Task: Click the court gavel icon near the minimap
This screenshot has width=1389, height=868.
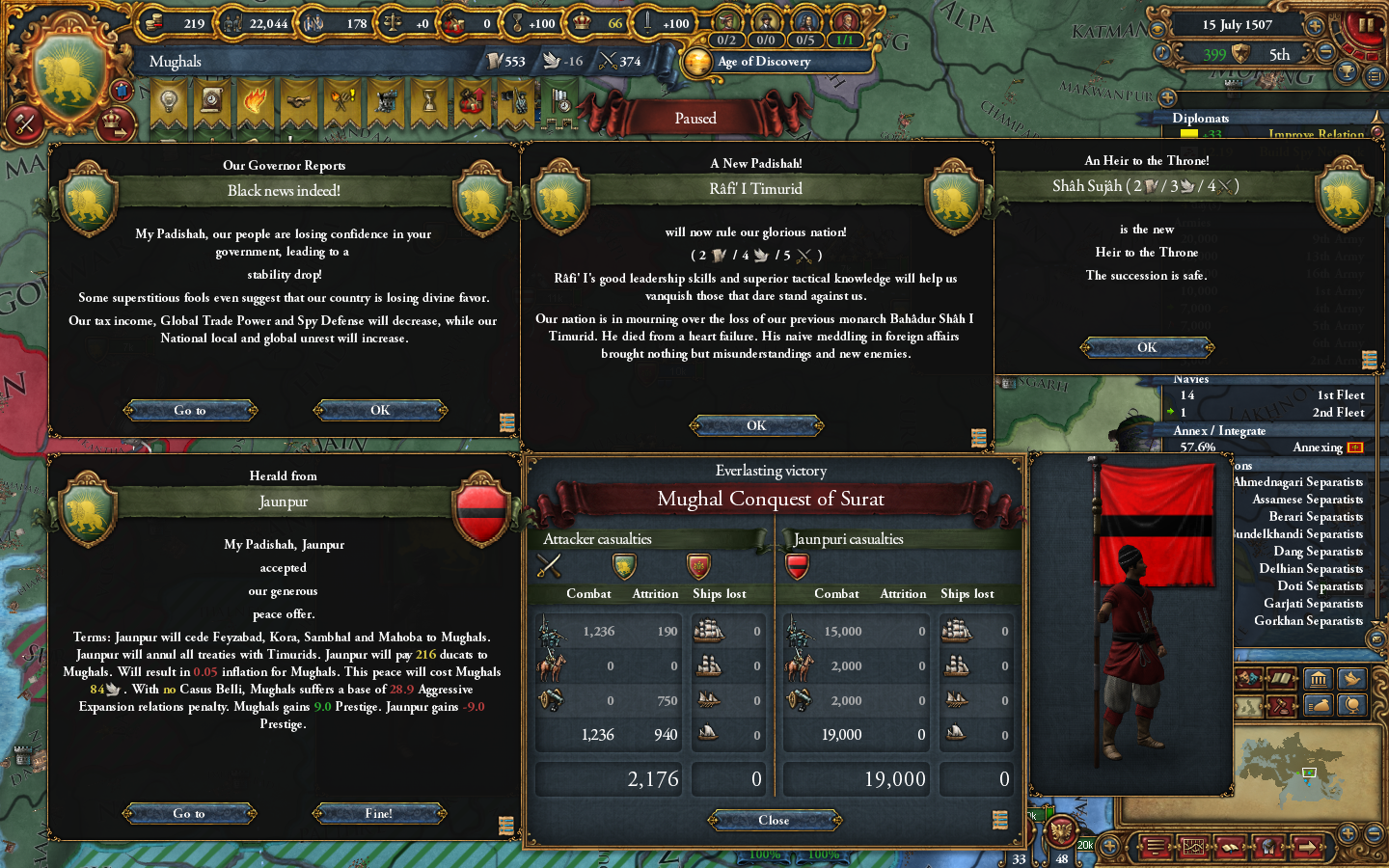Action: point(1282,706)
